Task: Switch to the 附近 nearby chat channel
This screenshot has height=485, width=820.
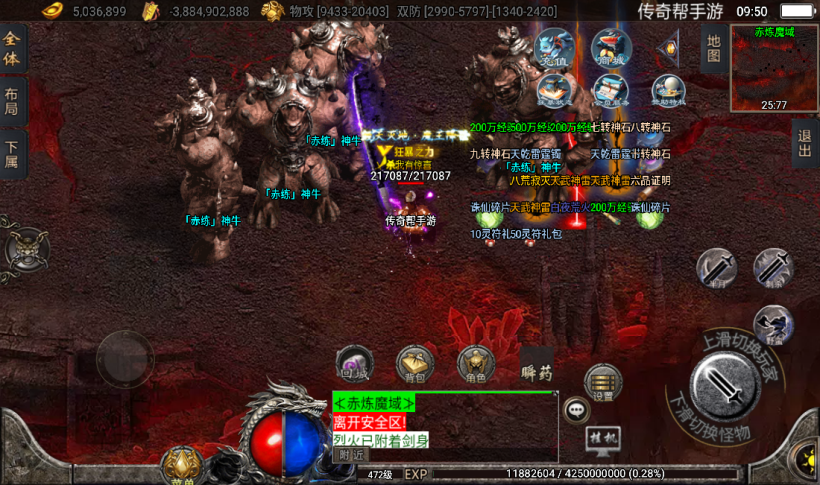Action: point(351,454)
